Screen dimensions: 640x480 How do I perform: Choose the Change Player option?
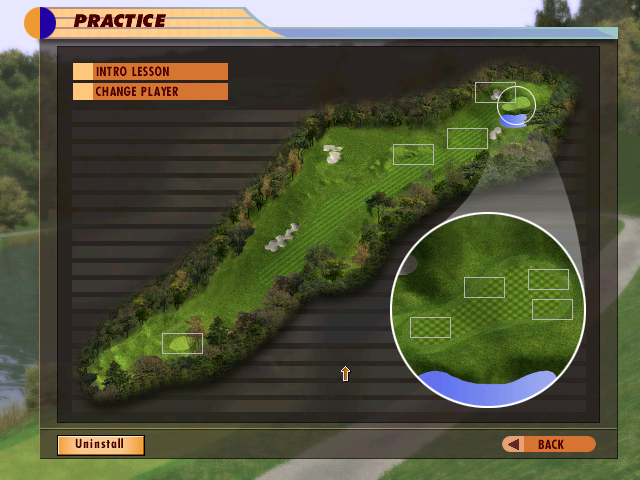pos(150,92)
